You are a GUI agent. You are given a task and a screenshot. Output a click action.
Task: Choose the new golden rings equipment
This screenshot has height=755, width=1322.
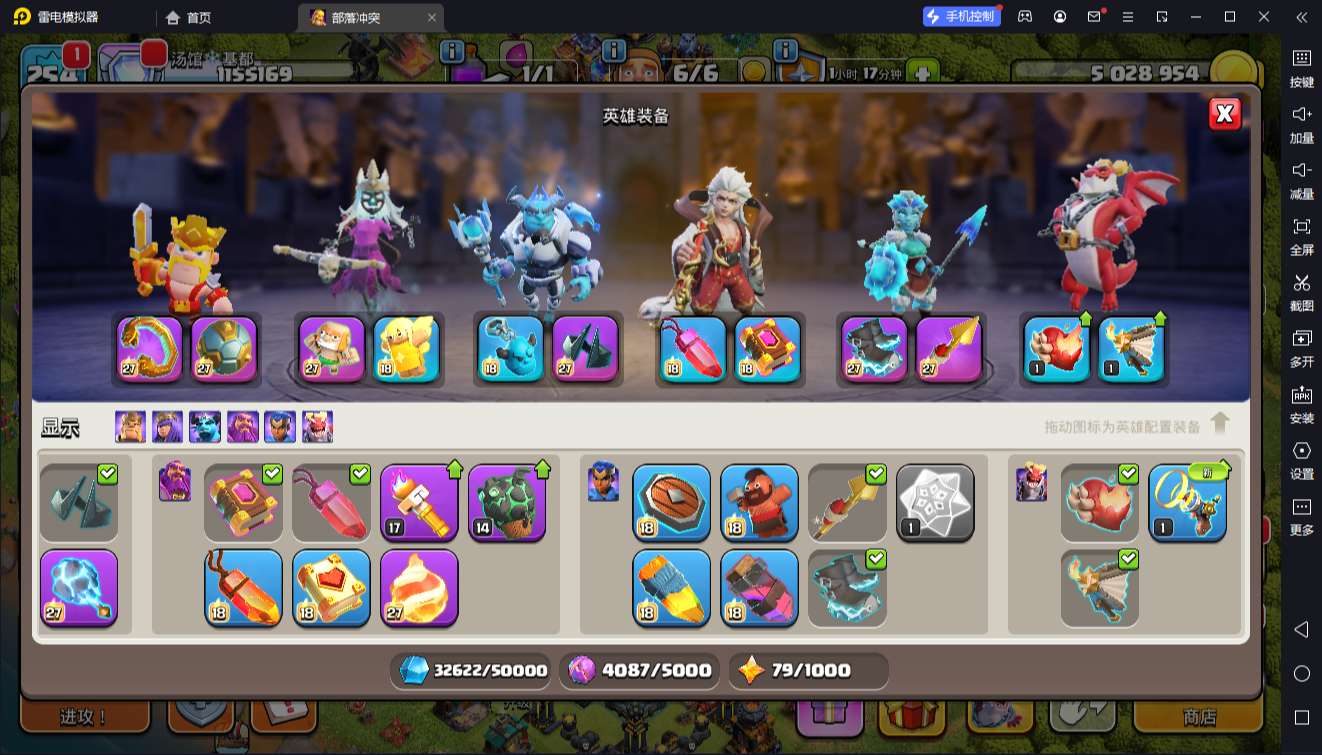(x=1187, y=503)
